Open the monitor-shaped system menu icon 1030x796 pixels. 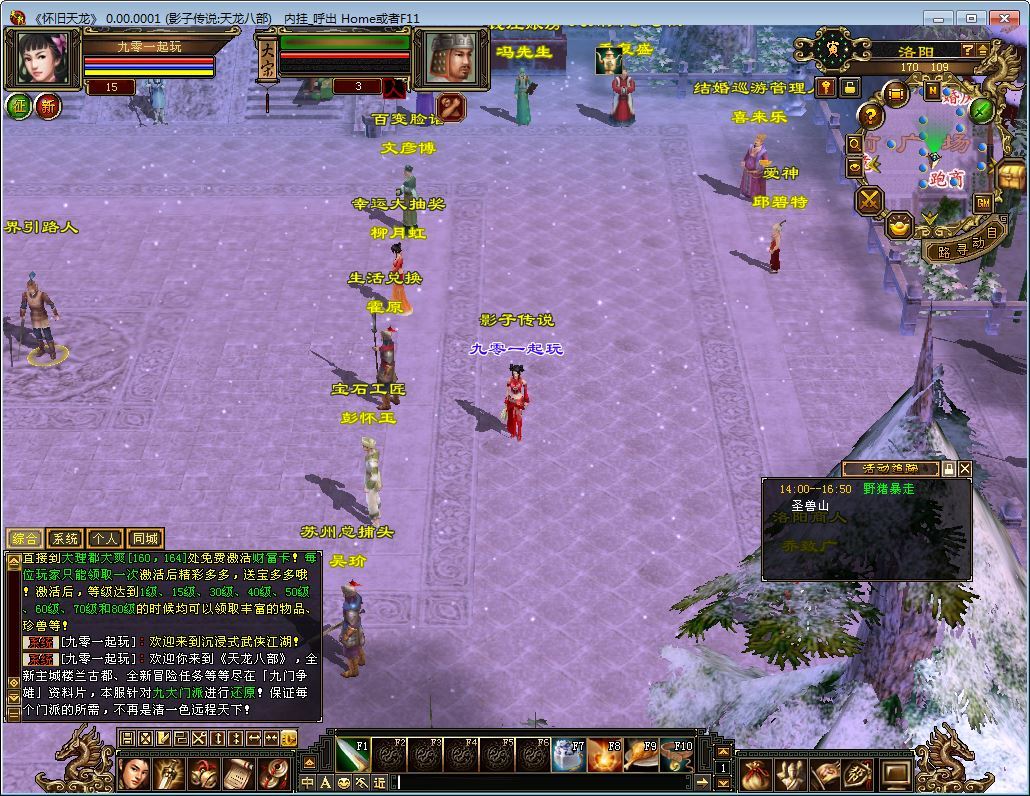(896, 774)
